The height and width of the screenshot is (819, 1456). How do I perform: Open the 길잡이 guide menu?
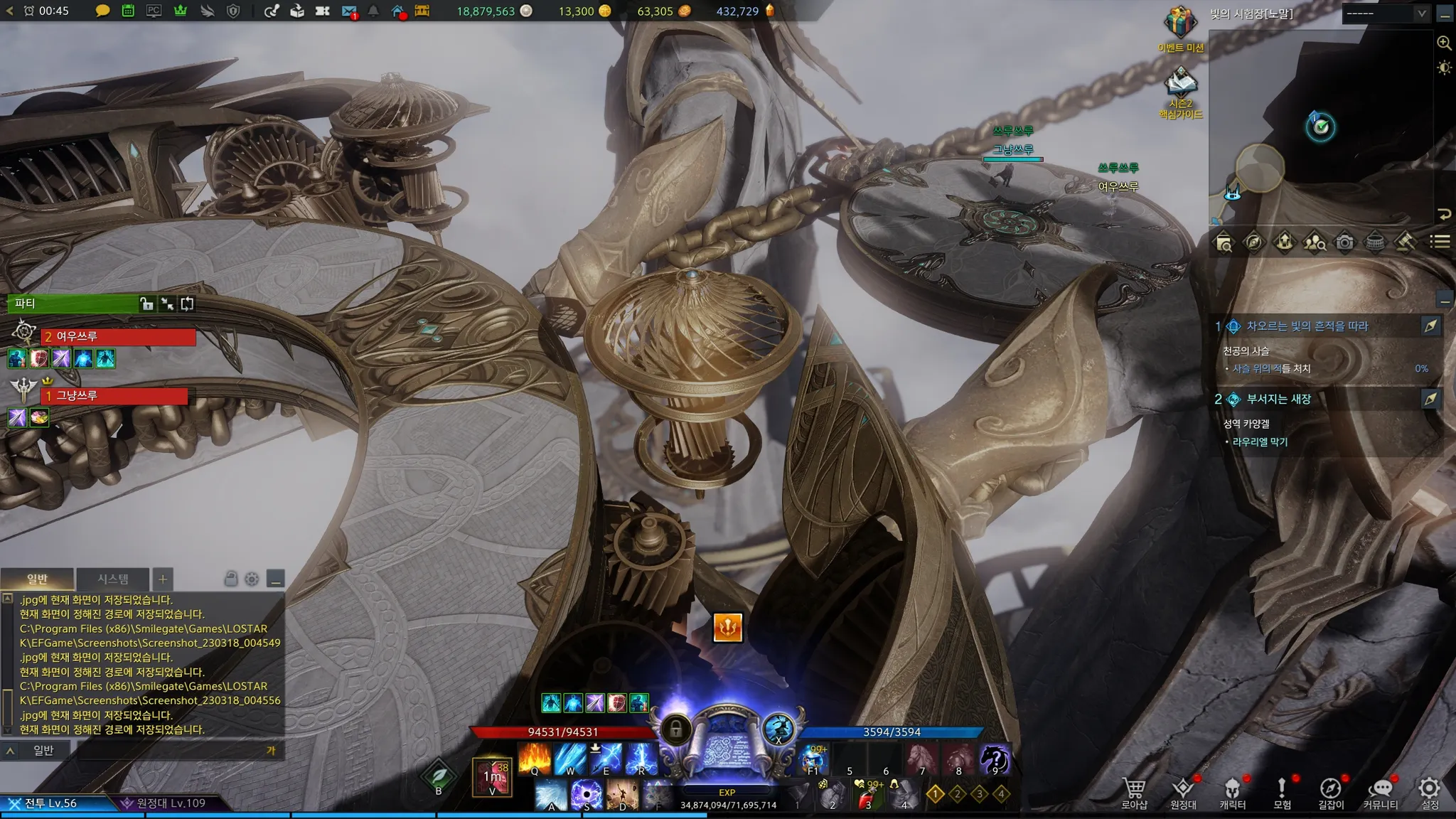click(x=1330, y=791)
